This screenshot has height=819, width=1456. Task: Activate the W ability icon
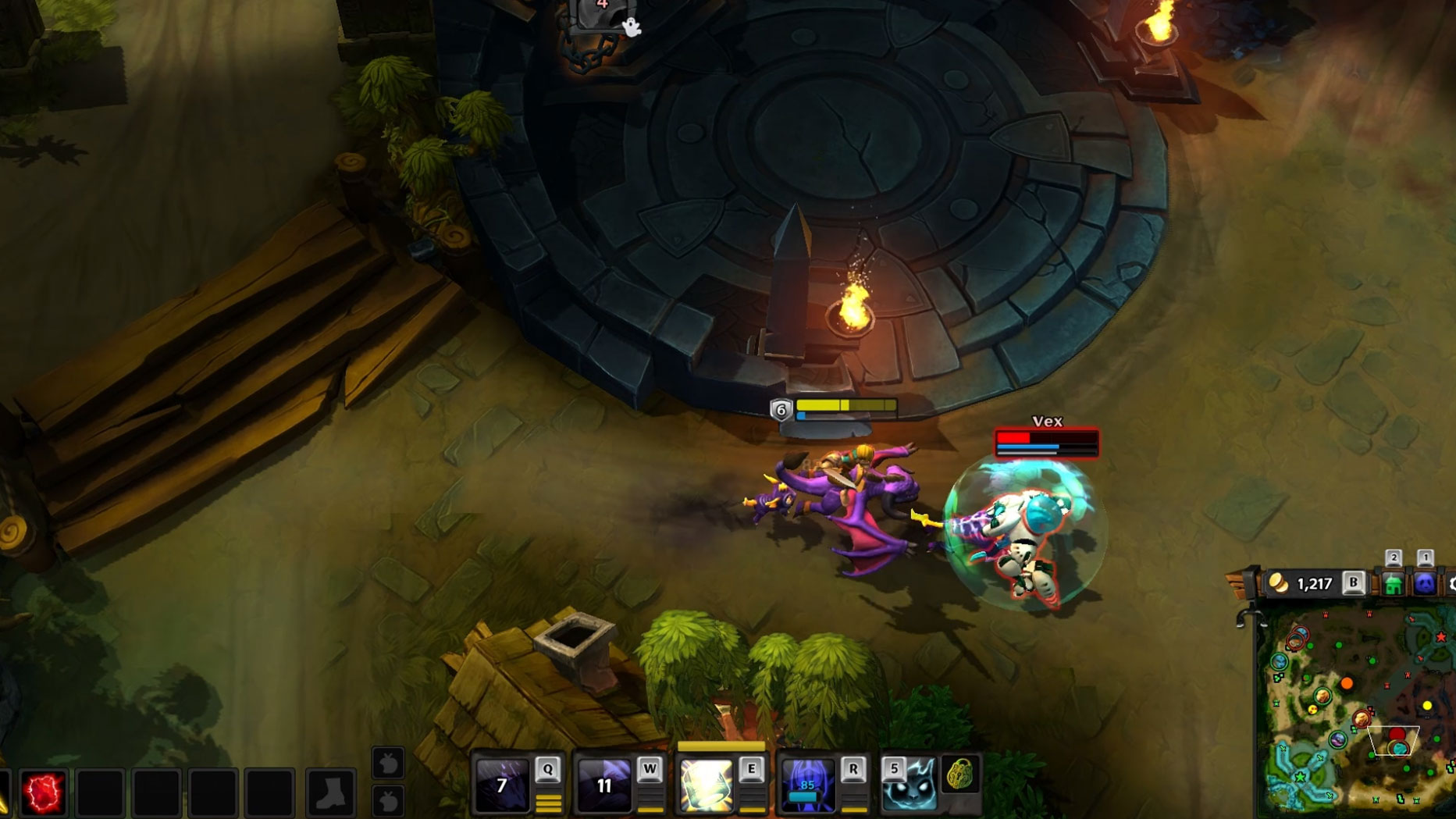[603, 785]
